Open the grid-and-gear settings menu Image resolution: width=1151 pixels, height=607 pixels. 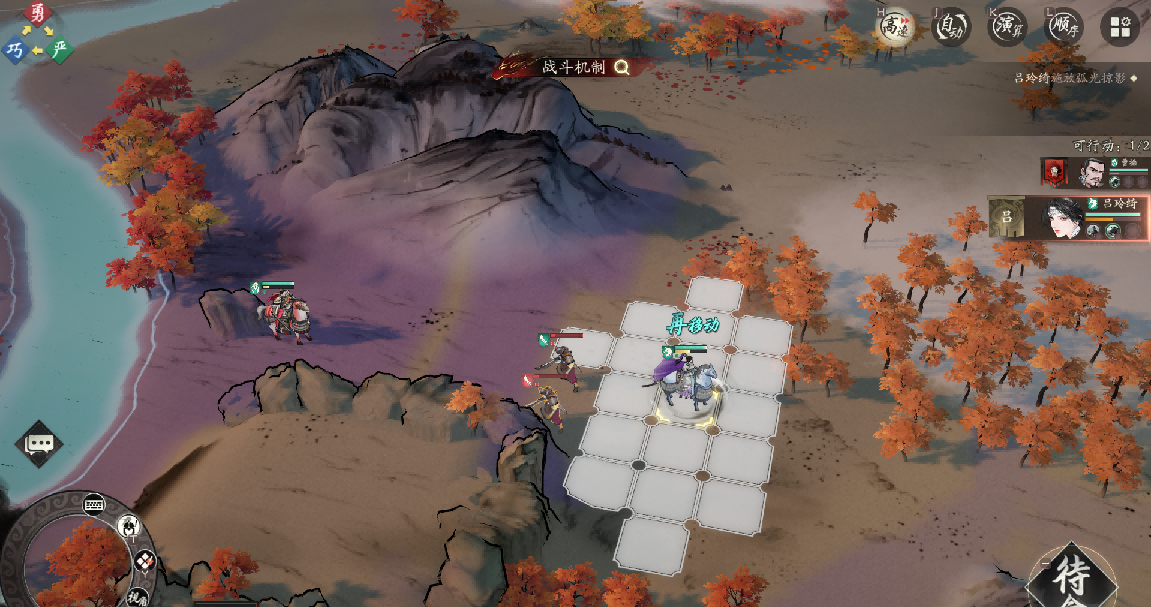point(1120,27)
